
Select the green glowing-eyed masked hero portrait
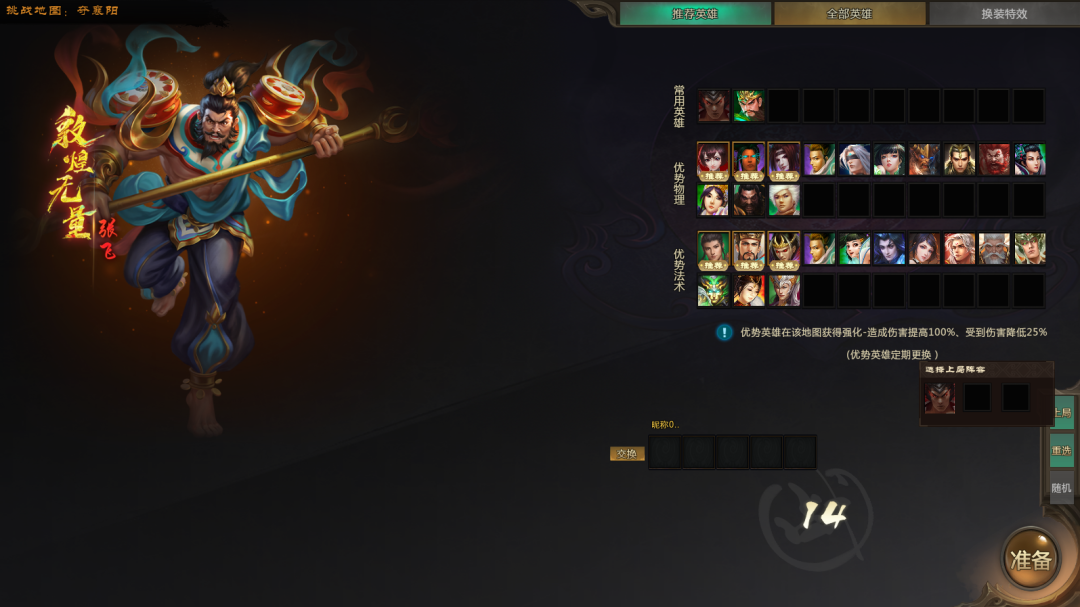714,290
